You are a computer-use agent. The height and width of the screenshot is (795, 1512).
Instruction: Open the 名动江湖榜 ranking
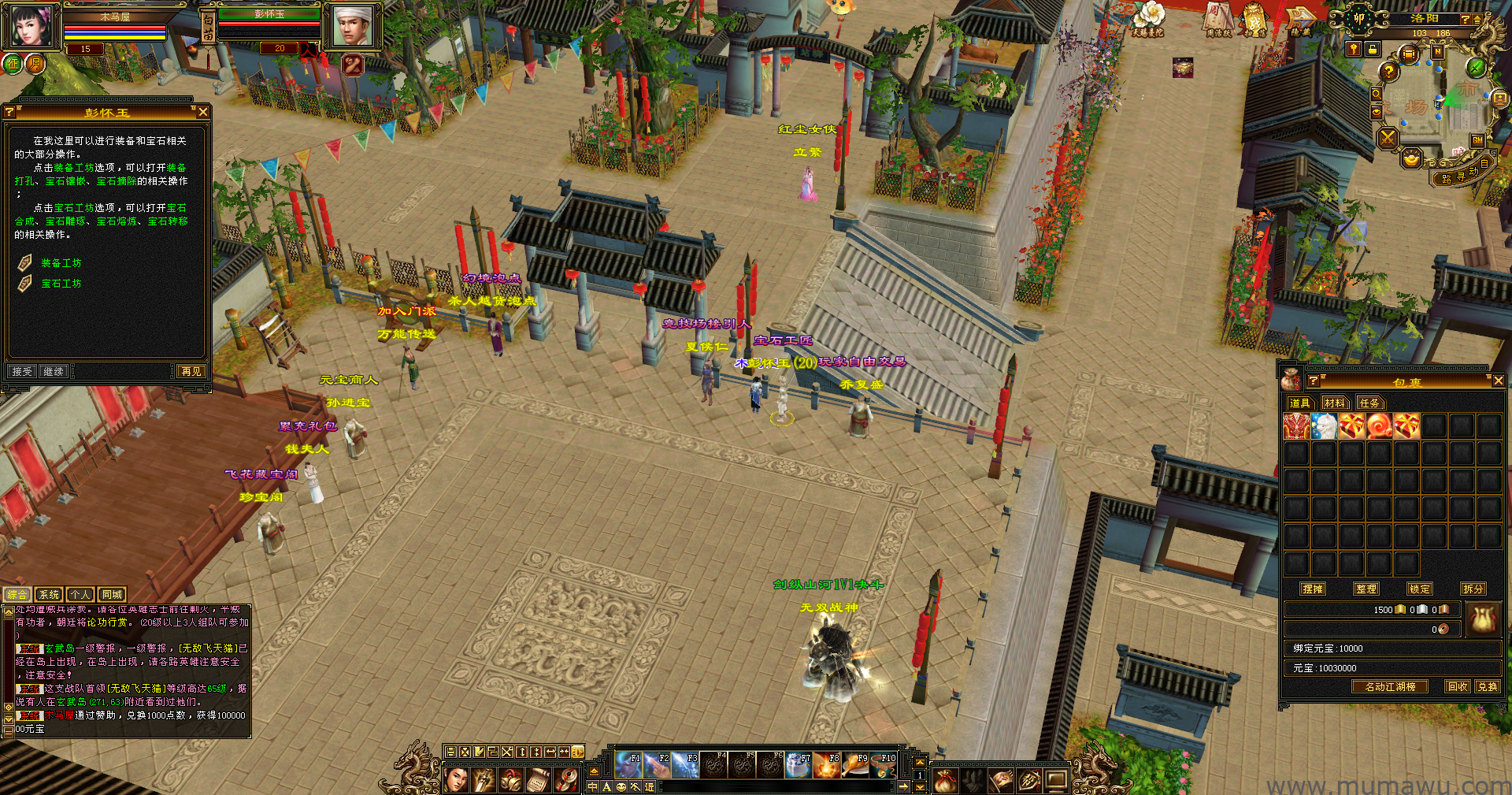pyautogui.click(x=1390, y=686)
